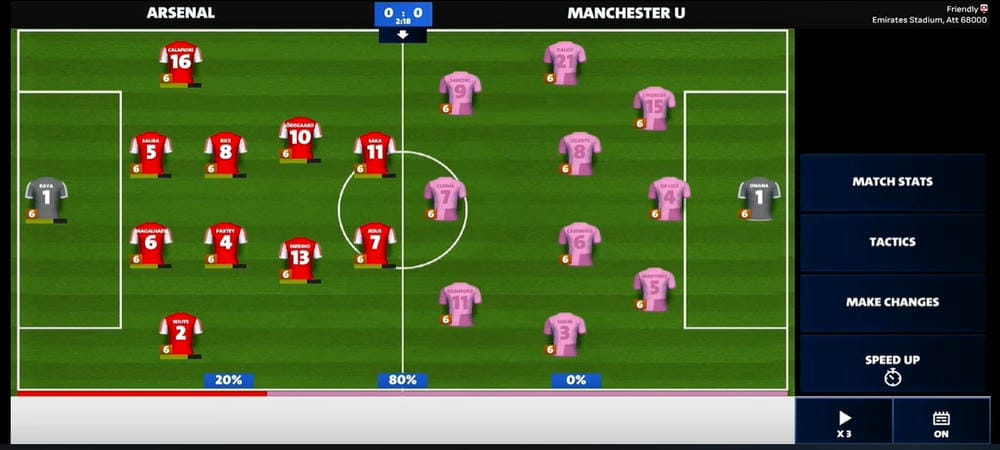This screenshot has height=450, width=1000.
Task: Choose the pink number 3 shirt
Action: click(x=565, y=334)
